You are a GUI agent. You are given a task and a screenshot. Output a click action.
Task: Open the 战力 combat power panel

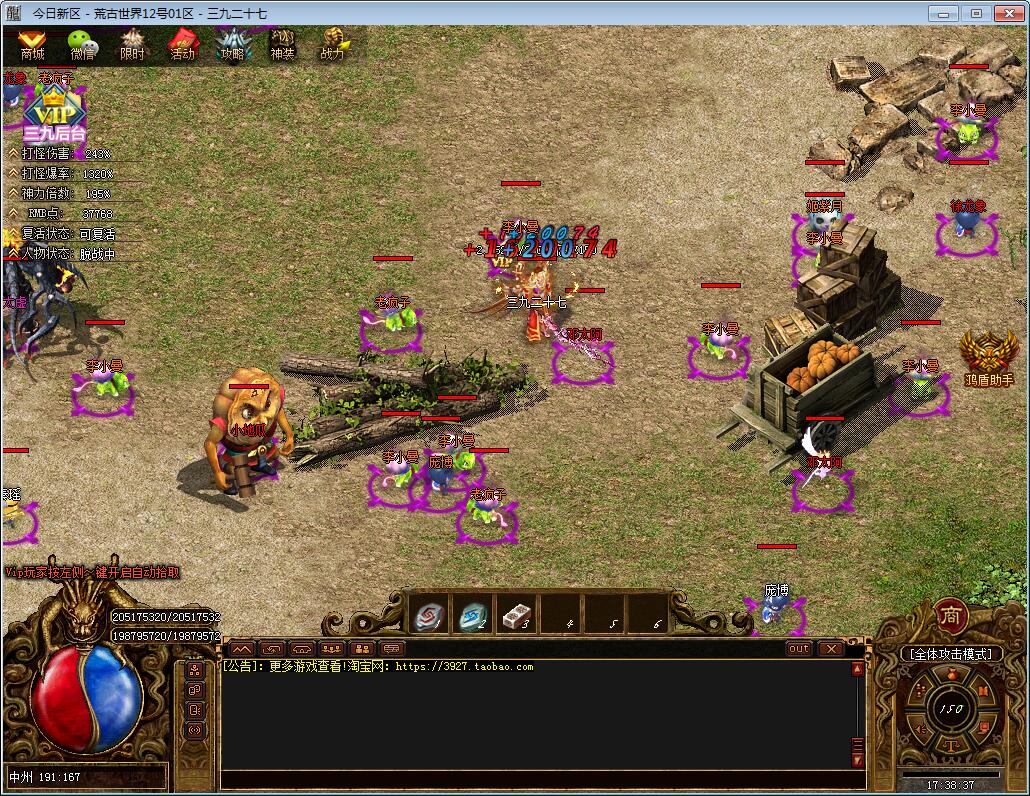coord(333,44)
